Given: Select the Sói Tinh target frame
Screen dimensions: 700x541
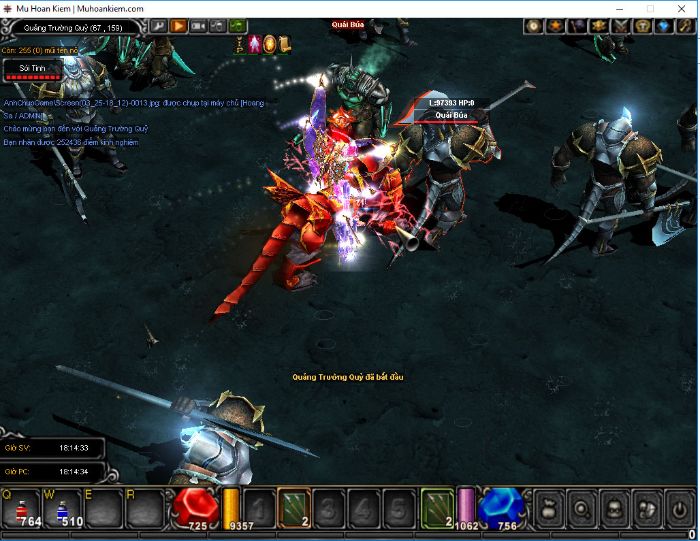Looking at the screenshot, I should [31, 69].
